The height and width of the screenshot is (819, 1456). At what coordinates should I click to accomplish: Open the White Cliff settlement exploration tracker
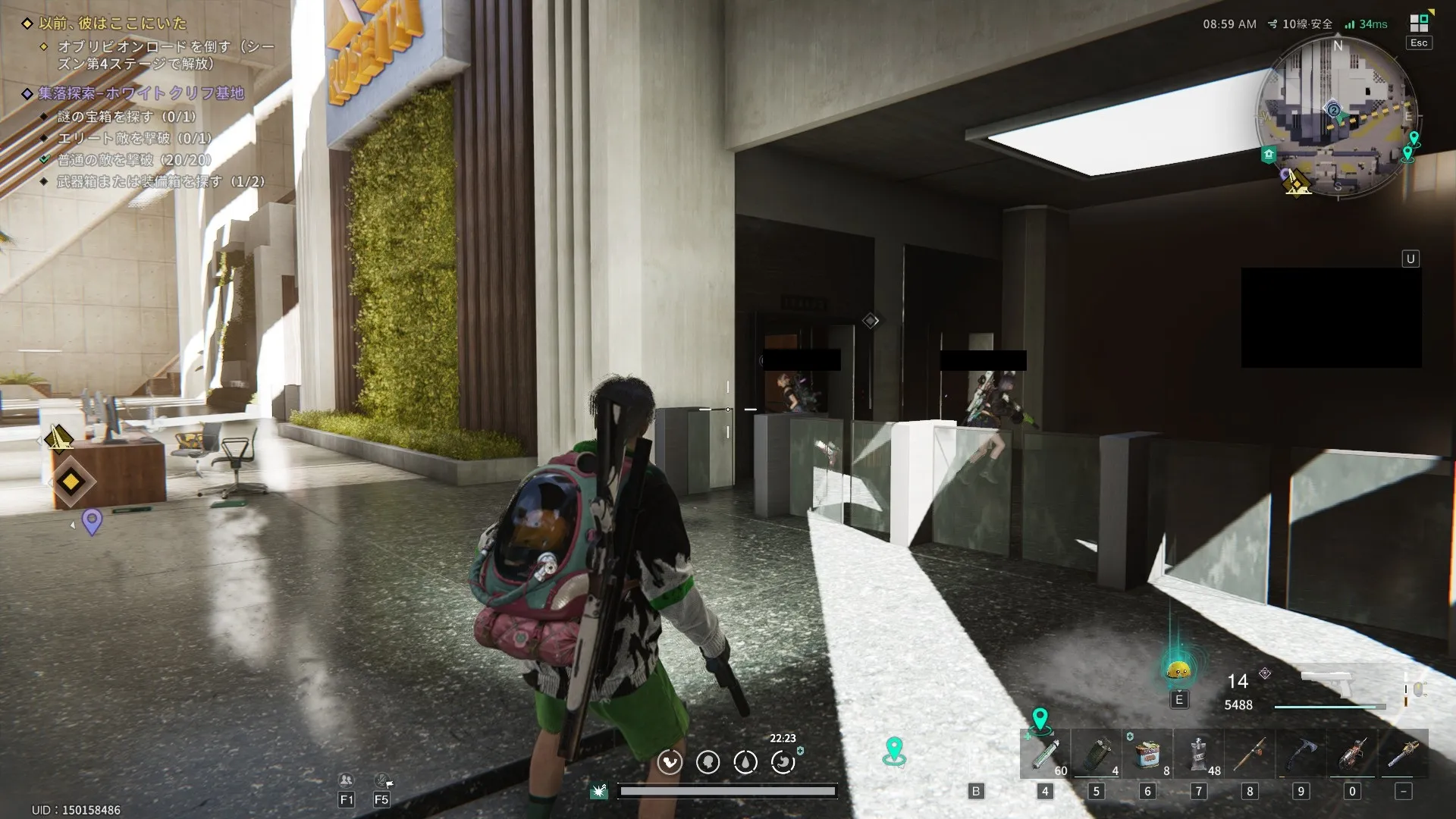point(142,93)
